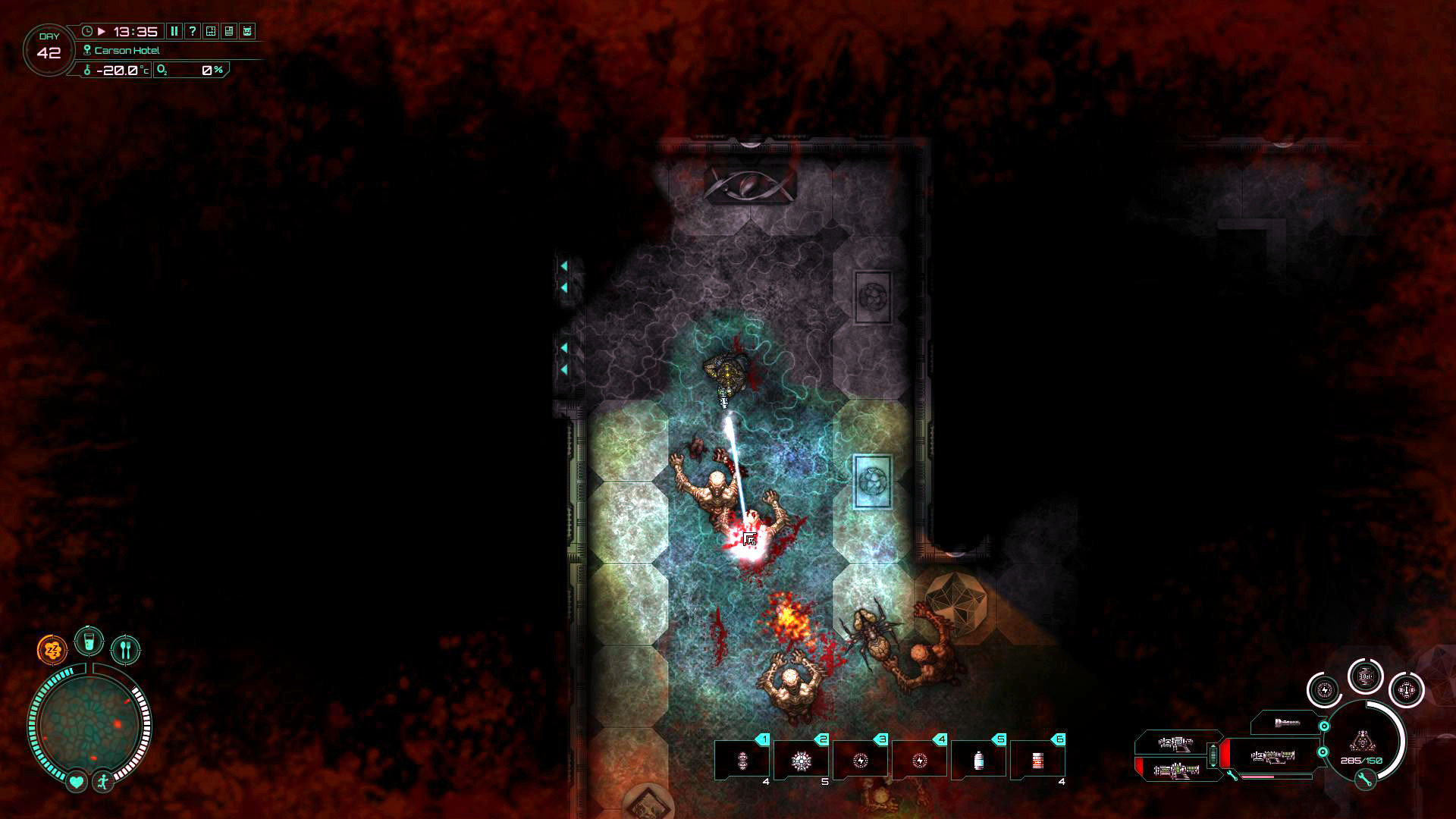
Task: Open the map grid icon in the top toolbar
Action: coord(209,32)
